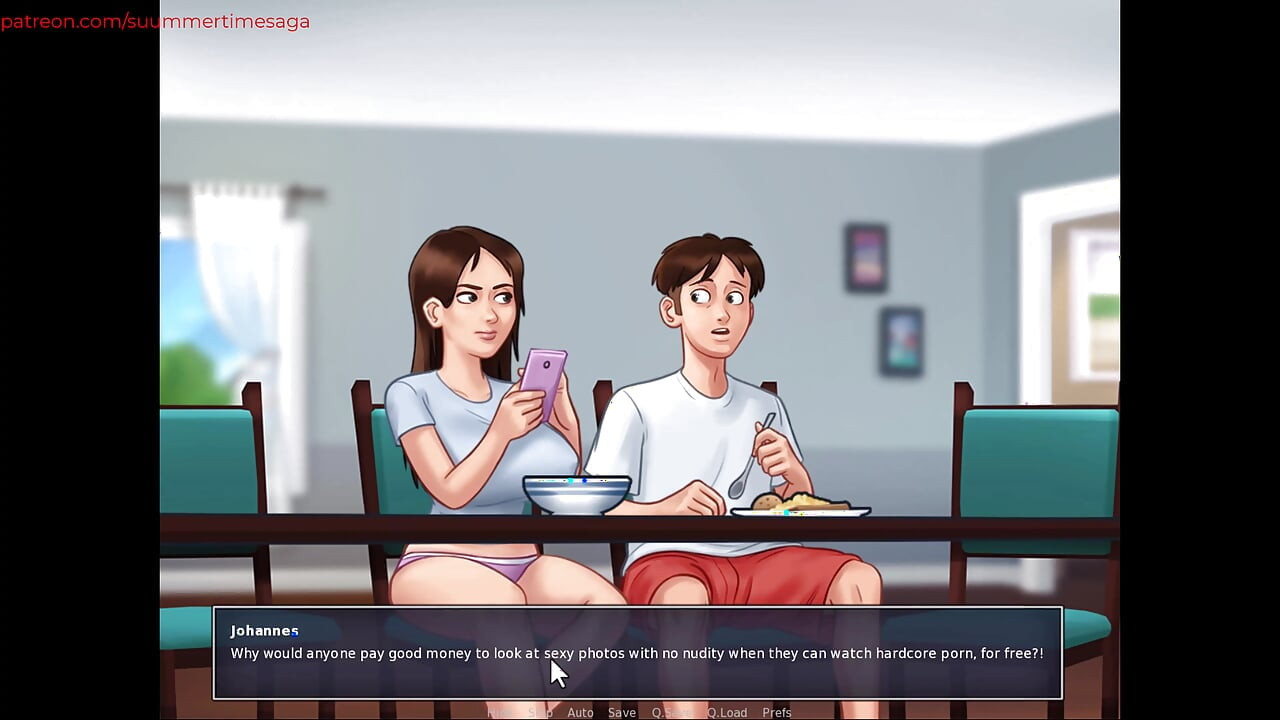The image size is (1280, 720).
Task: Click the patreon.com/suummertimesaga link
Action: (x=156, y=20)
